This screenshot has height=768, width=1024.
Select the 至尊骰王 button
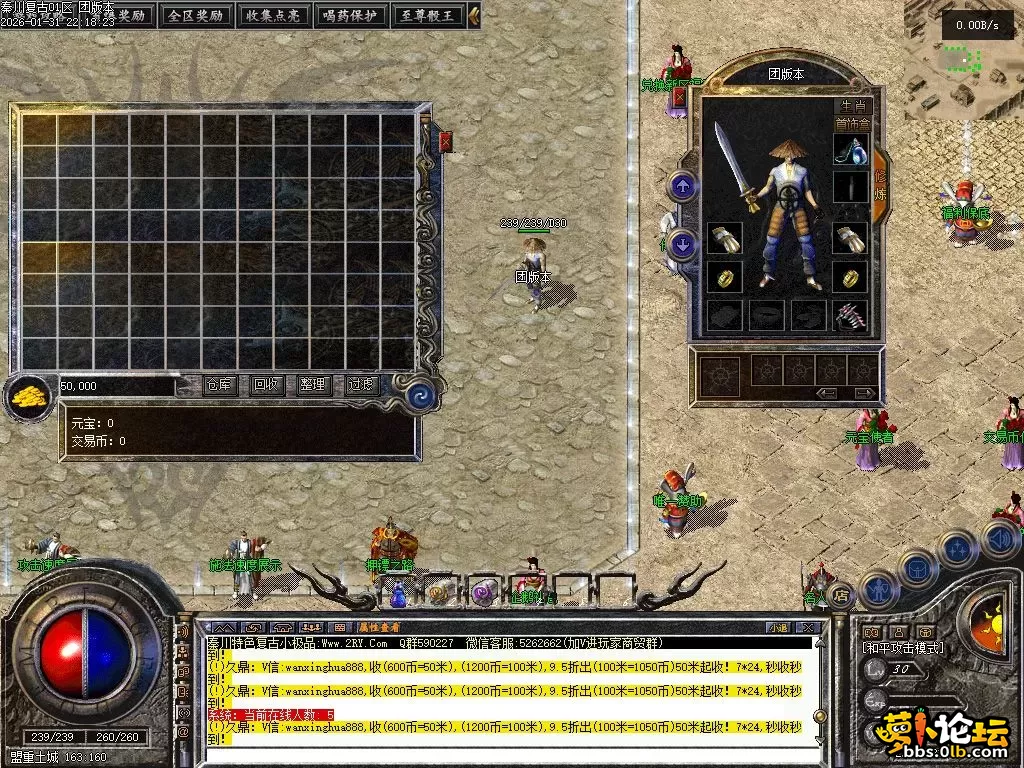(x=427, y=15)
